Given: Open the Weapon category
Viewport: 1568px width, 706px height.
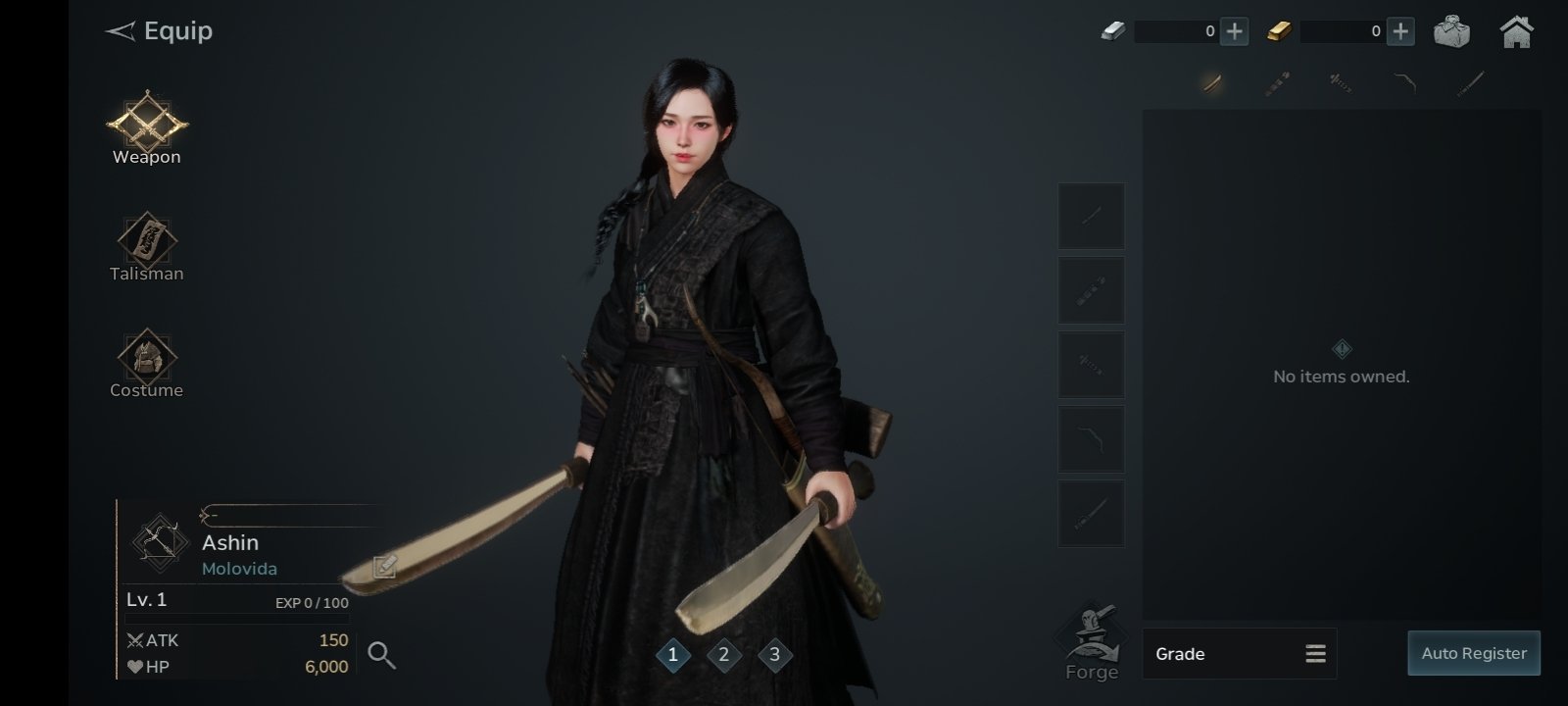Looking at the screenshot, I should (147, 127).
